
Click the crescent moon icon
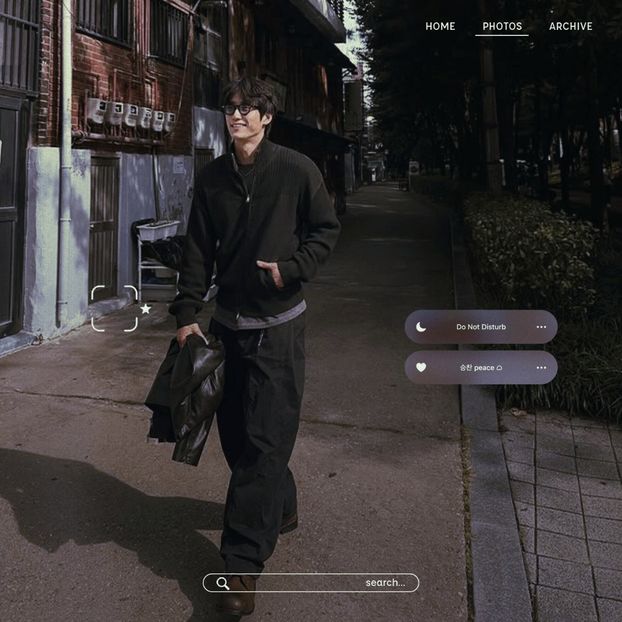coord(421,327)
